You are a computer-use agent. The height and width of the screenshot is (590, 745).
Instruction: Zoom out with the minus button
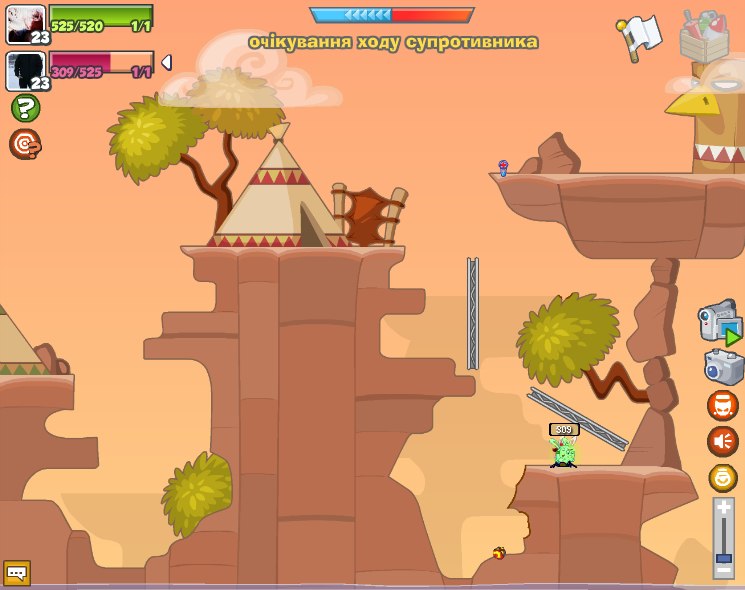point(723,570)
